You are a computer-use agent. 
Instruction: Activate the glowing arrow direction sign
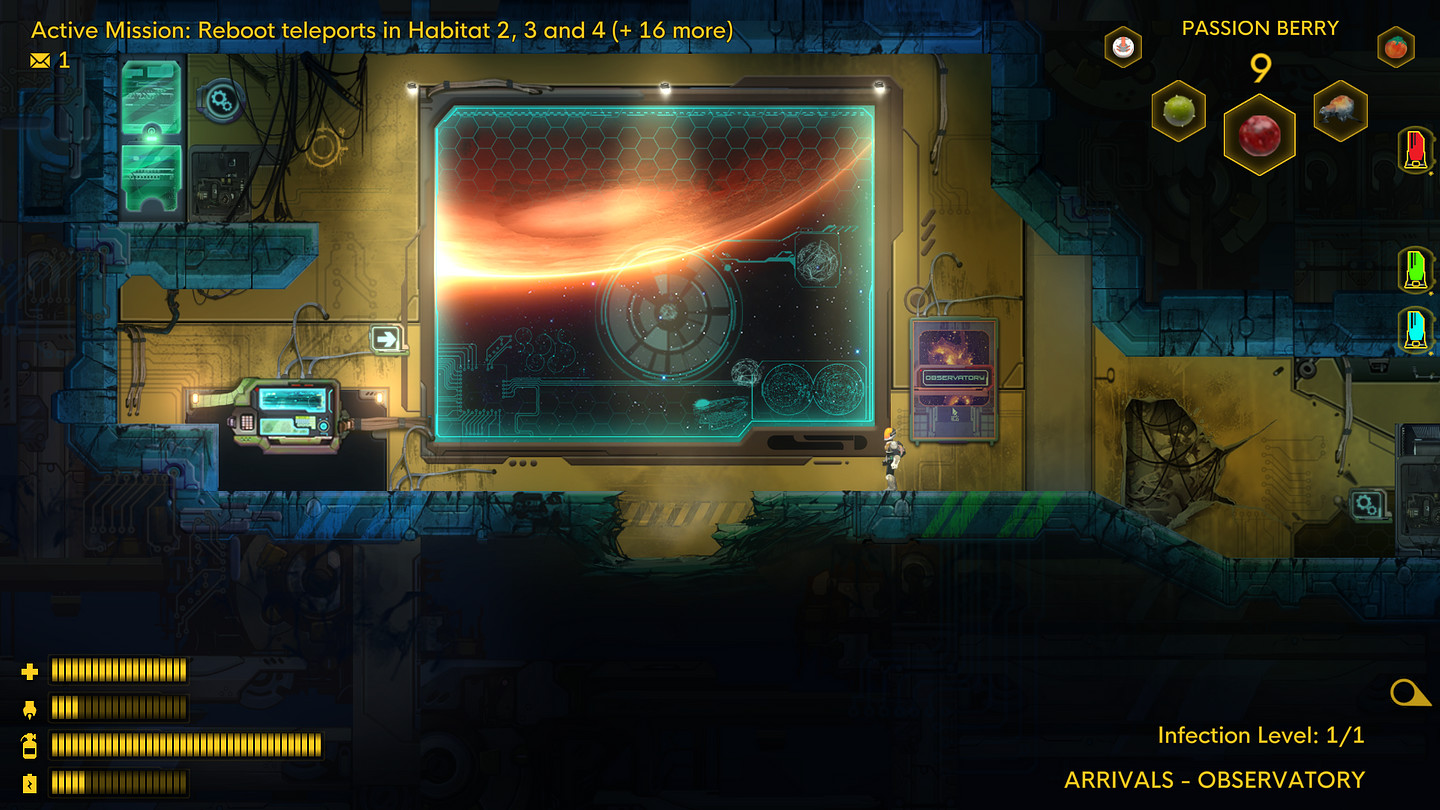pos(389,340)
